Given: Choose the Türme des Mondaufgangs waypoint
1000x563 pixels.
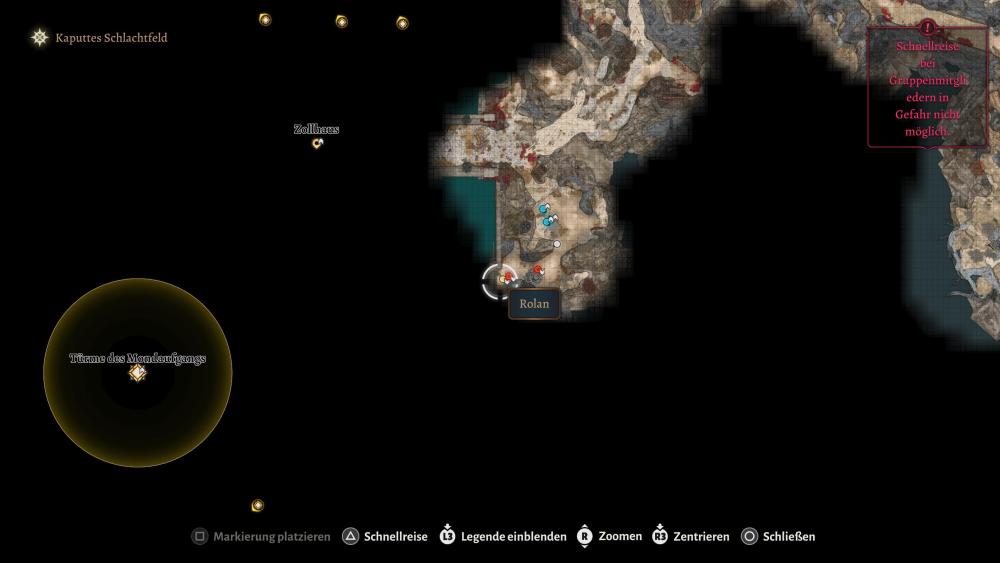Looking at the screenshot, I should click(138, 373).
